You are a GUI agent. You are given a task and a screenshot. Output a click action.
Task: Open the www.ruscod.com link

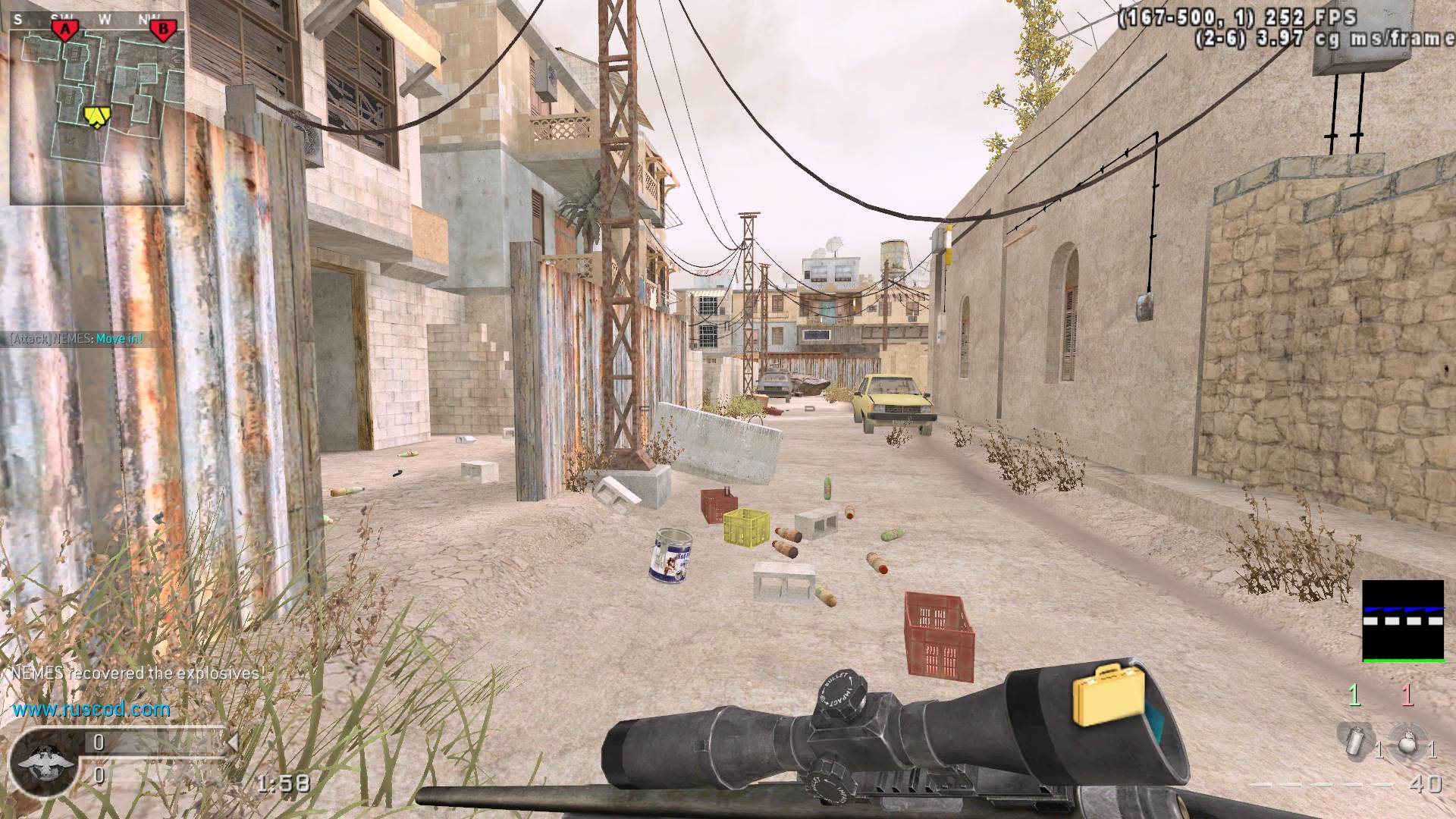[x=91, y=710]
